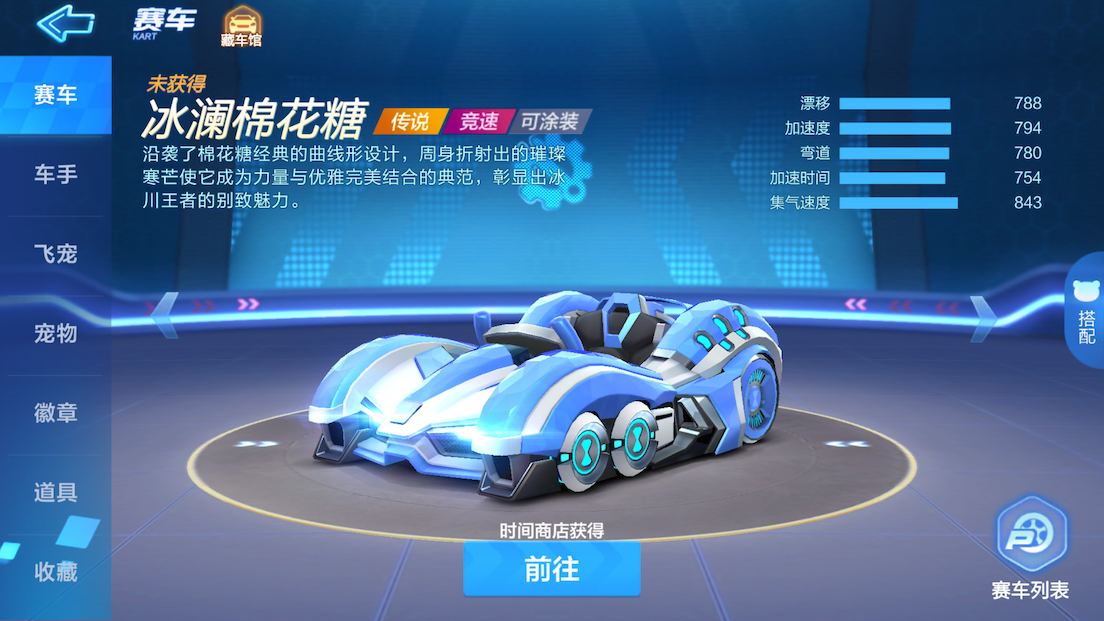
Task: Click the 前往 button
Action: coord(551,569)
